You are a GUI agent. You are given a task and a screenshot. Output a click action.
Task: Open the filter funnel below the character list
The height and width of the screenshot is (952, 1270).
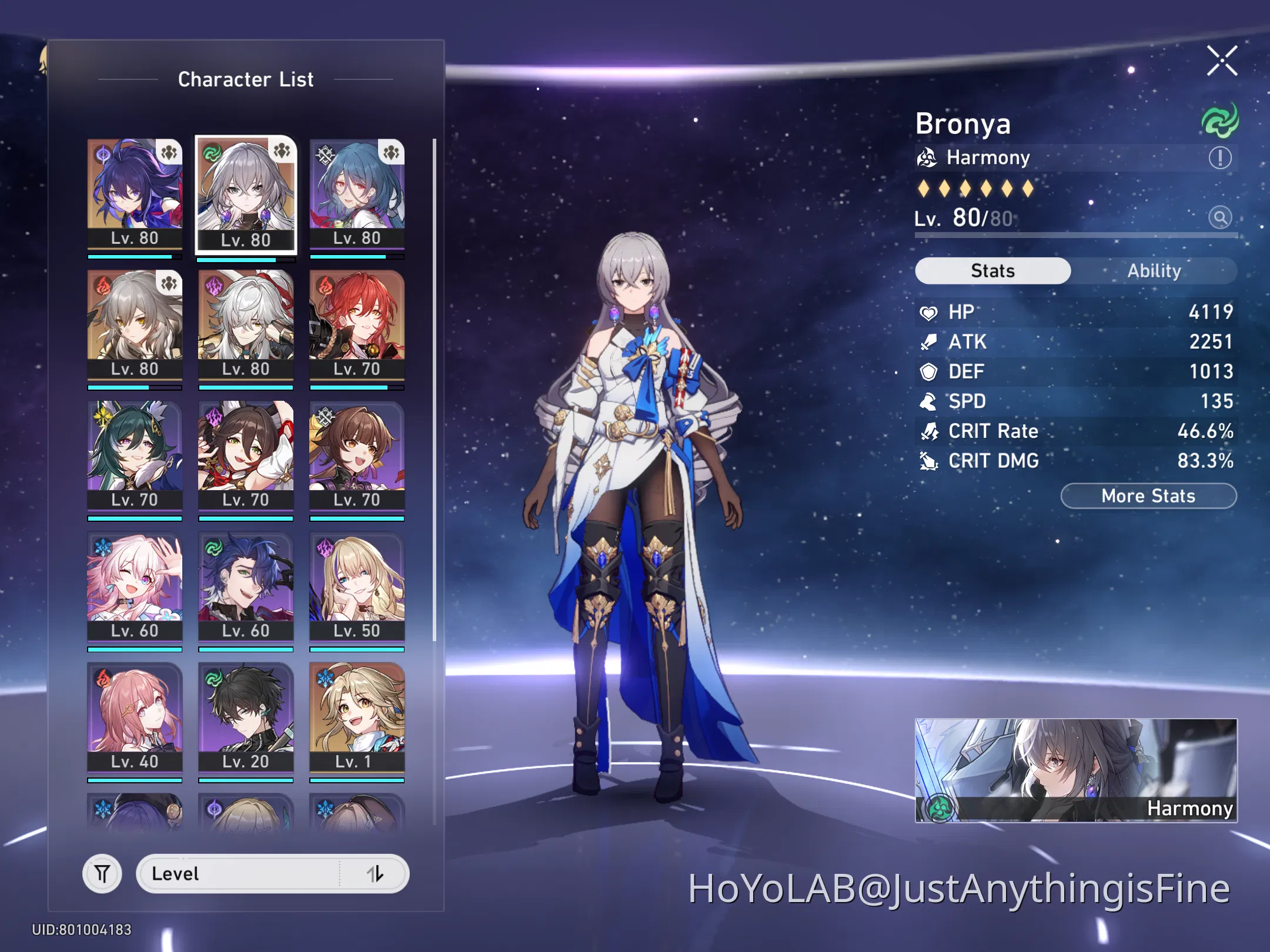[102, 873]
